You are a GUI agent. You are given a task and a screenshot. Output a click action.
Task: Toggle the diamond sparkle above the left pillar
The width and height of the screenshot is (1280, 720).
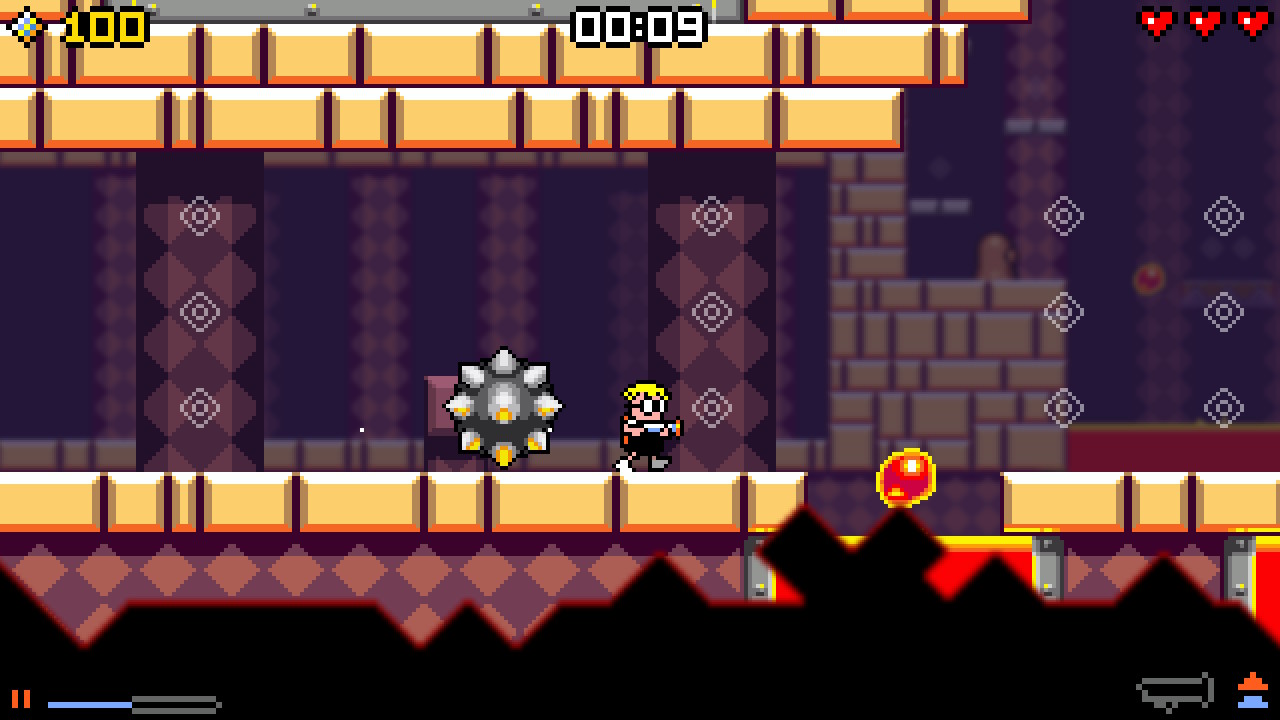click(203, 214)
